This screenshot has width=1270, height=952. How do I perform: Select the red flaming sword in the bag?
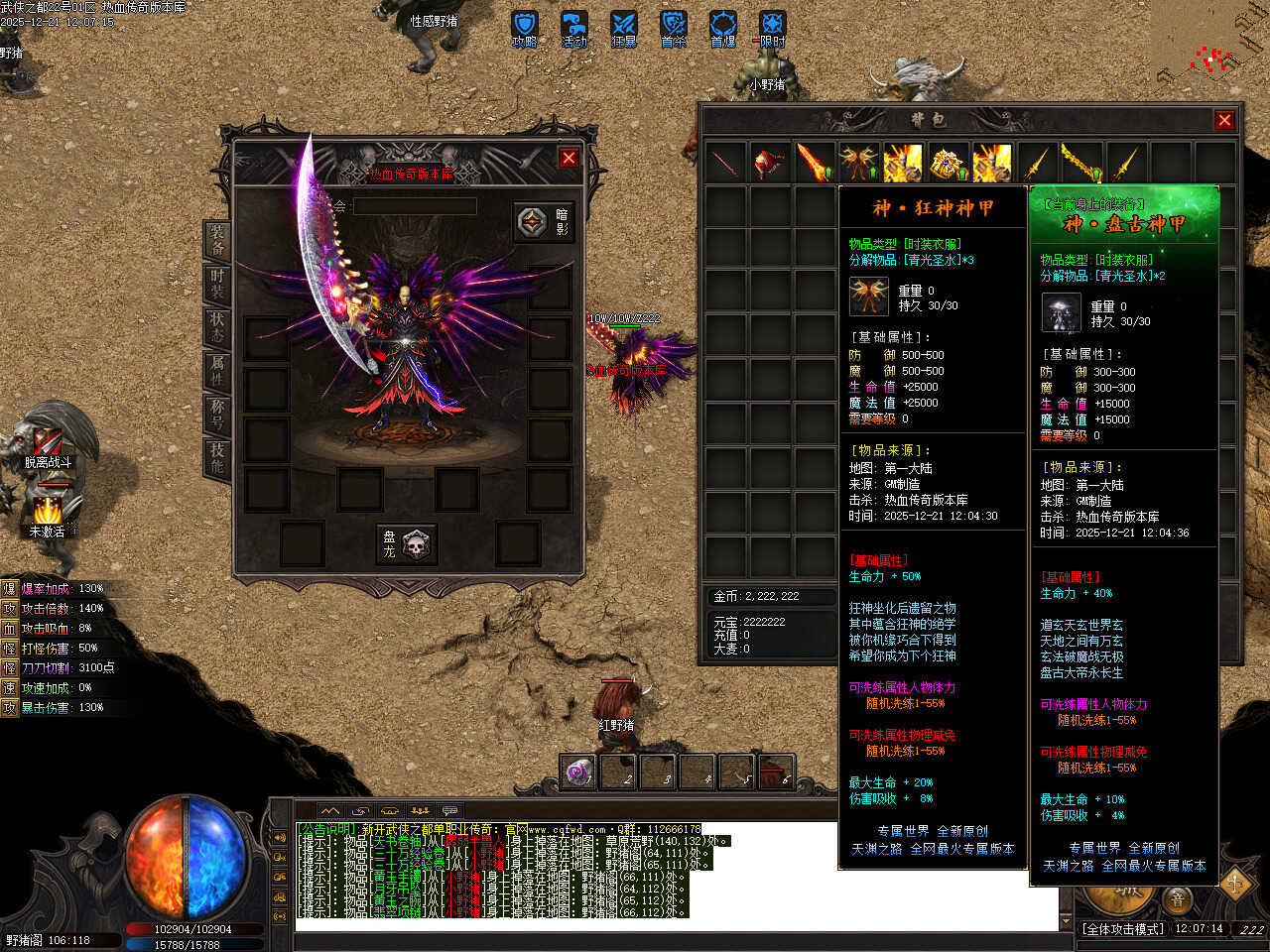(x=815, y=162)
